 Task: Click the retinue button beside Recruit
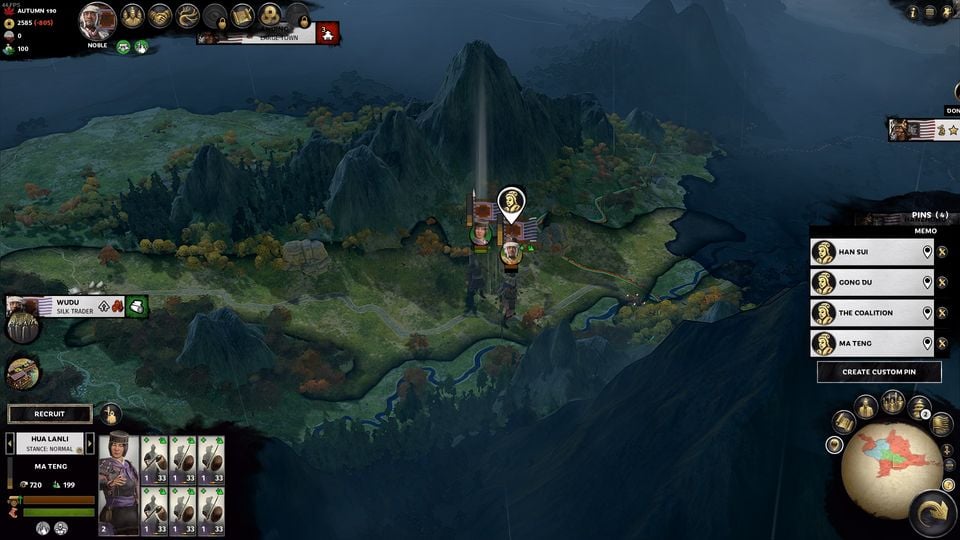(110, 414)
